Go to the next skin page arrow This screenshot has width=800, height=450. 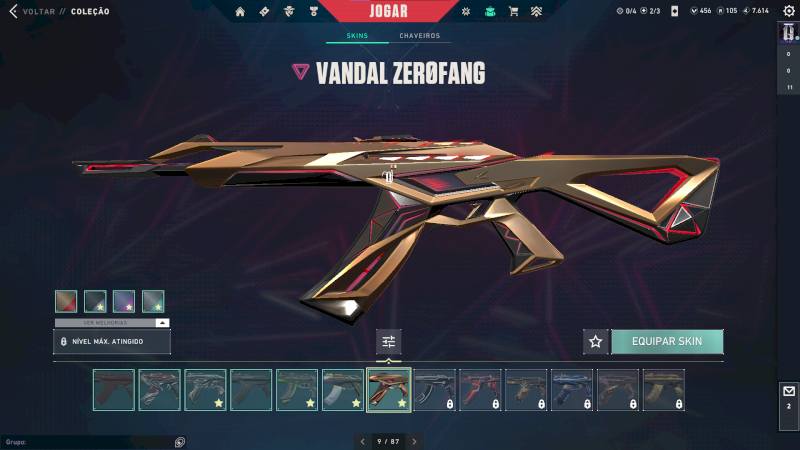click(x=415, y=441)
